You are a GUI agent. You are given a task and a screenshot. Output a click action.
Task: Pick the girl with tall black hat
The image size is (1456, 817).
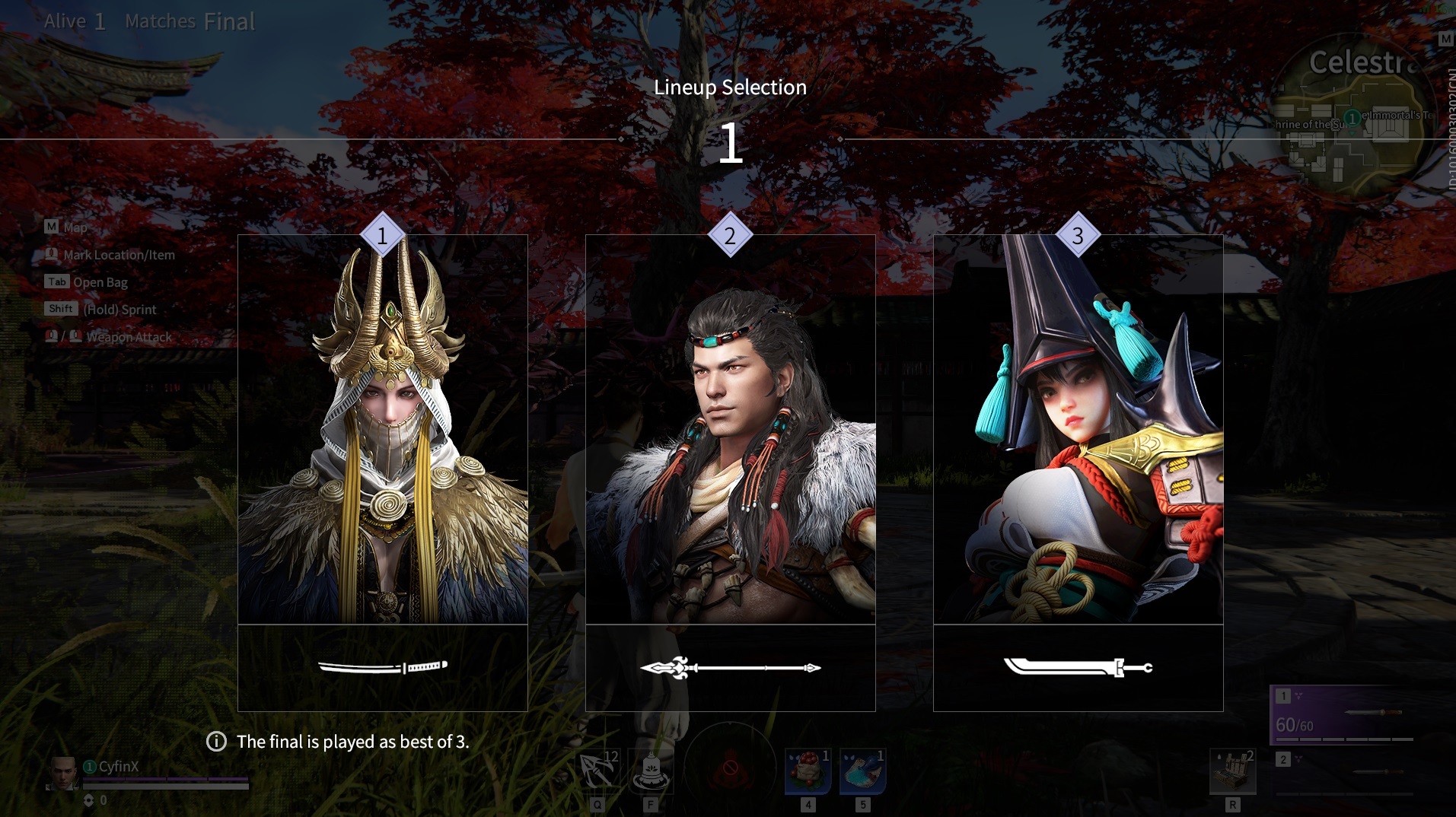pos(1078,430)
